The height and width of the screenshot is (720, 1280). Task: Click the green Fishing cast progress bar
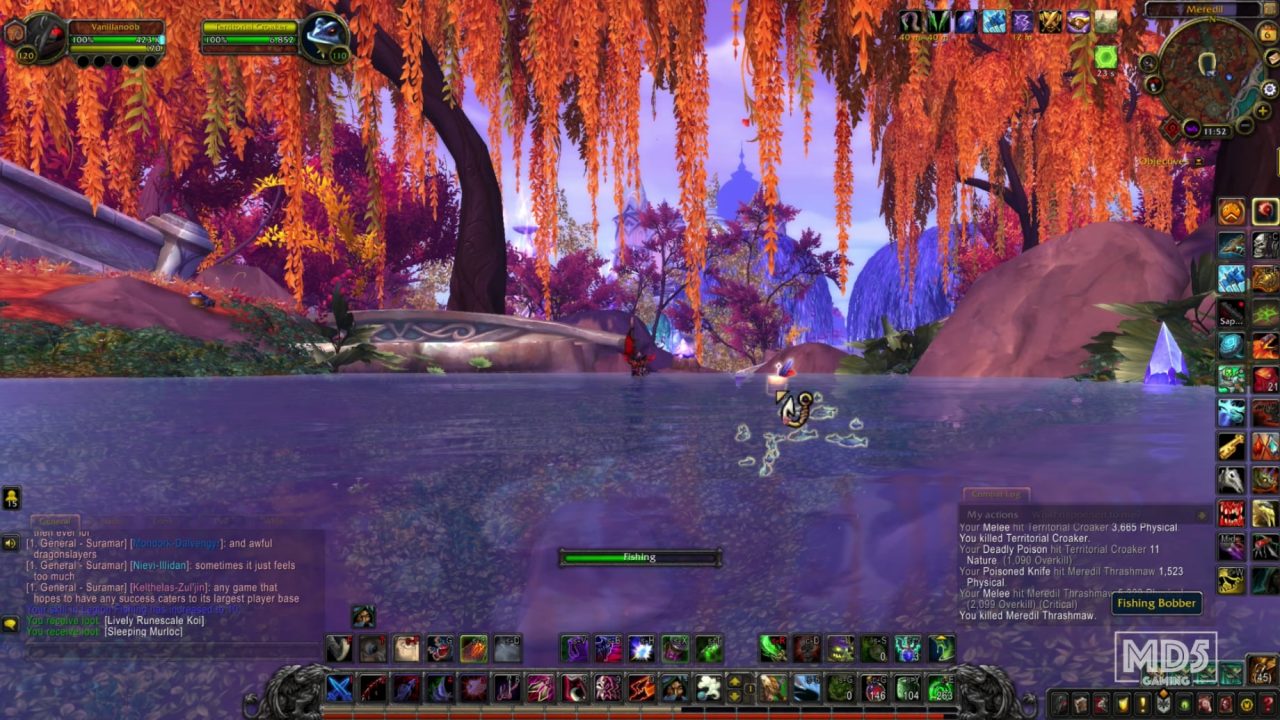point(640,557)
